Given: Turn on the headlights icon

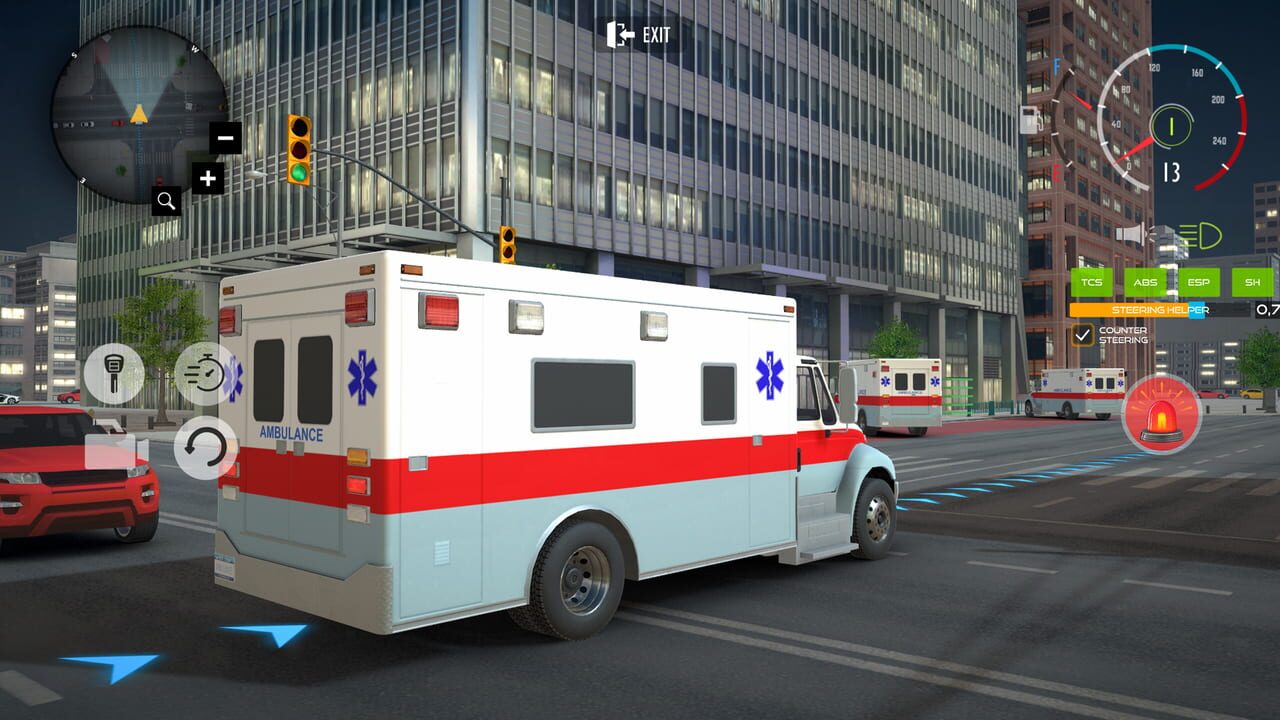Looking at the screenshot, I should click(1200, 236).
